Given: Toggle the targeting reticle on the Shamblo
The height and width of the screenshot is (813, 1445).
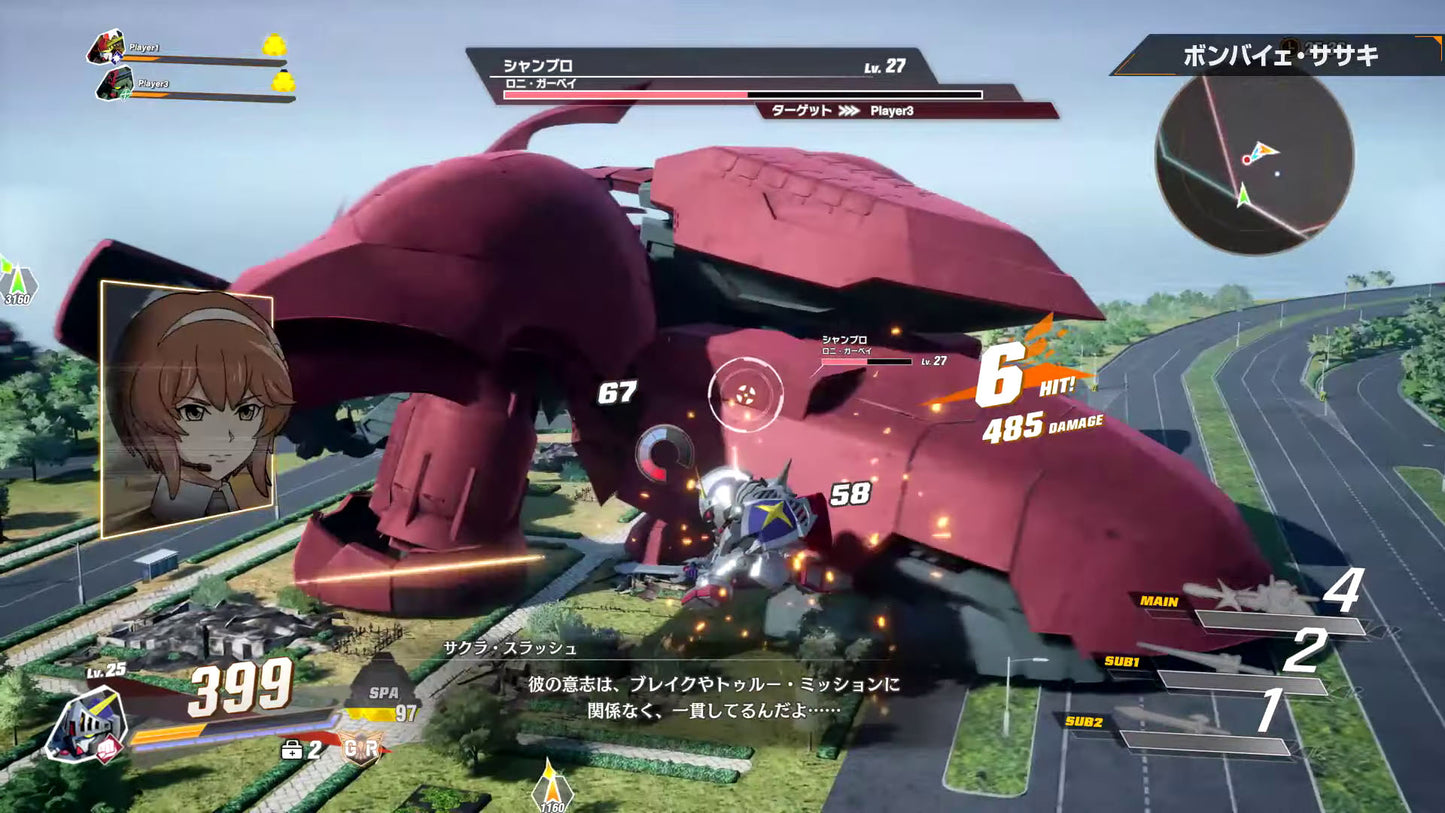Looking at the screenshot, I should [x=745, y=394].
